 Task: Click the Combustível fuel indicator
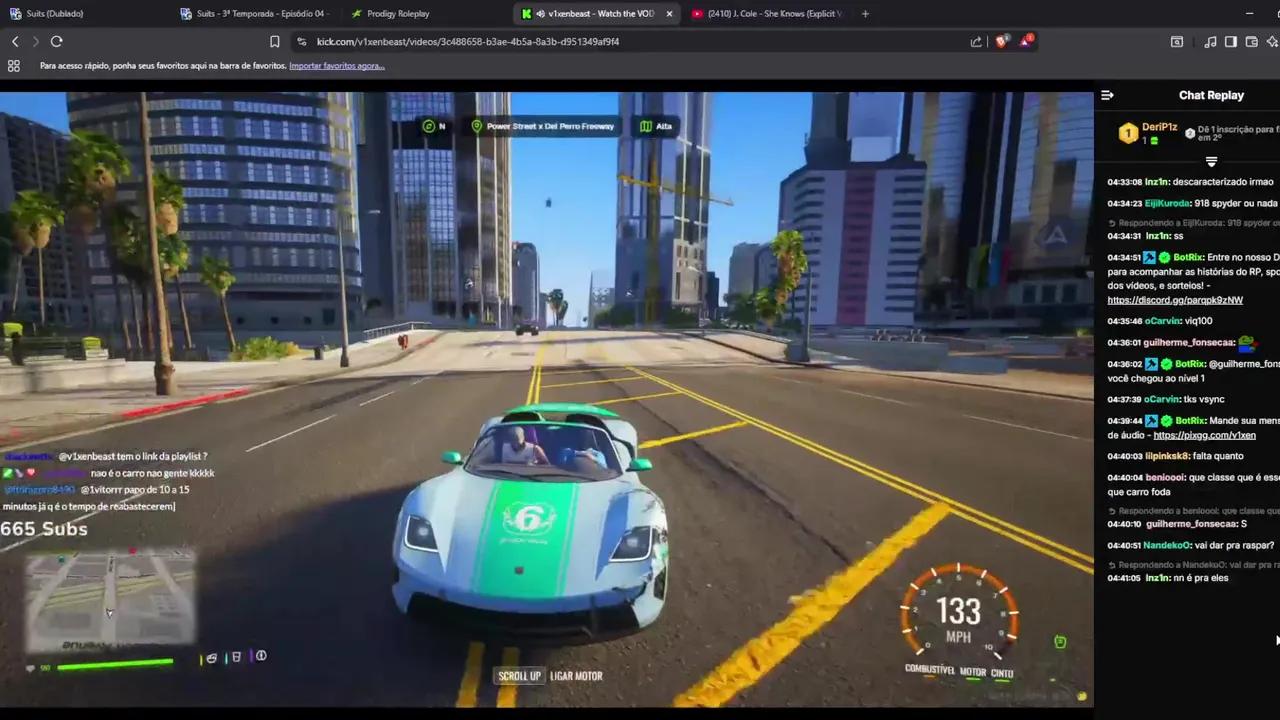tap(929, 670)
